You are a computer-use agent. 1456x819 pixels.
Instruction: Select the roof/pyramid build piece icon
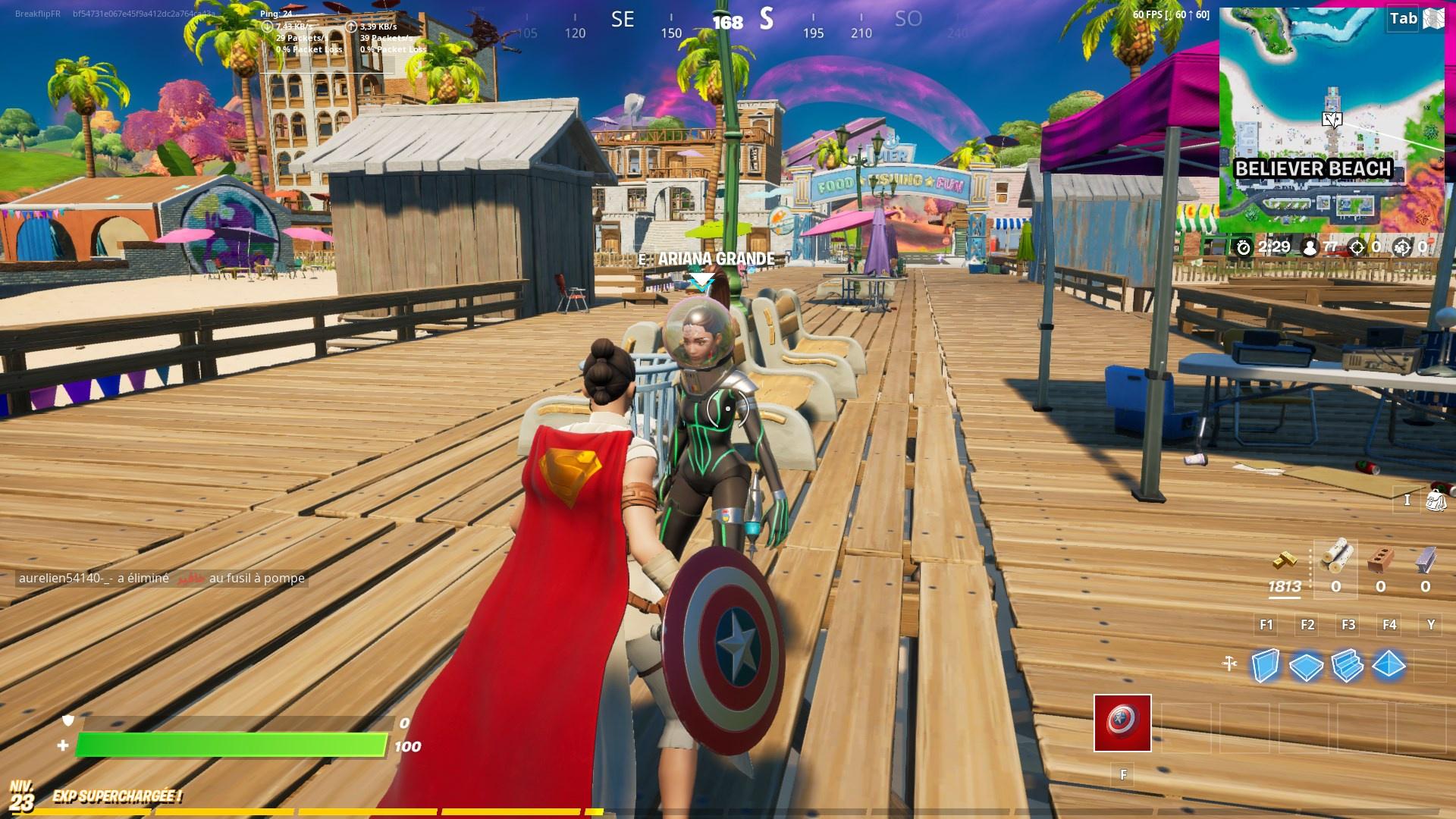coord(1387,666)
